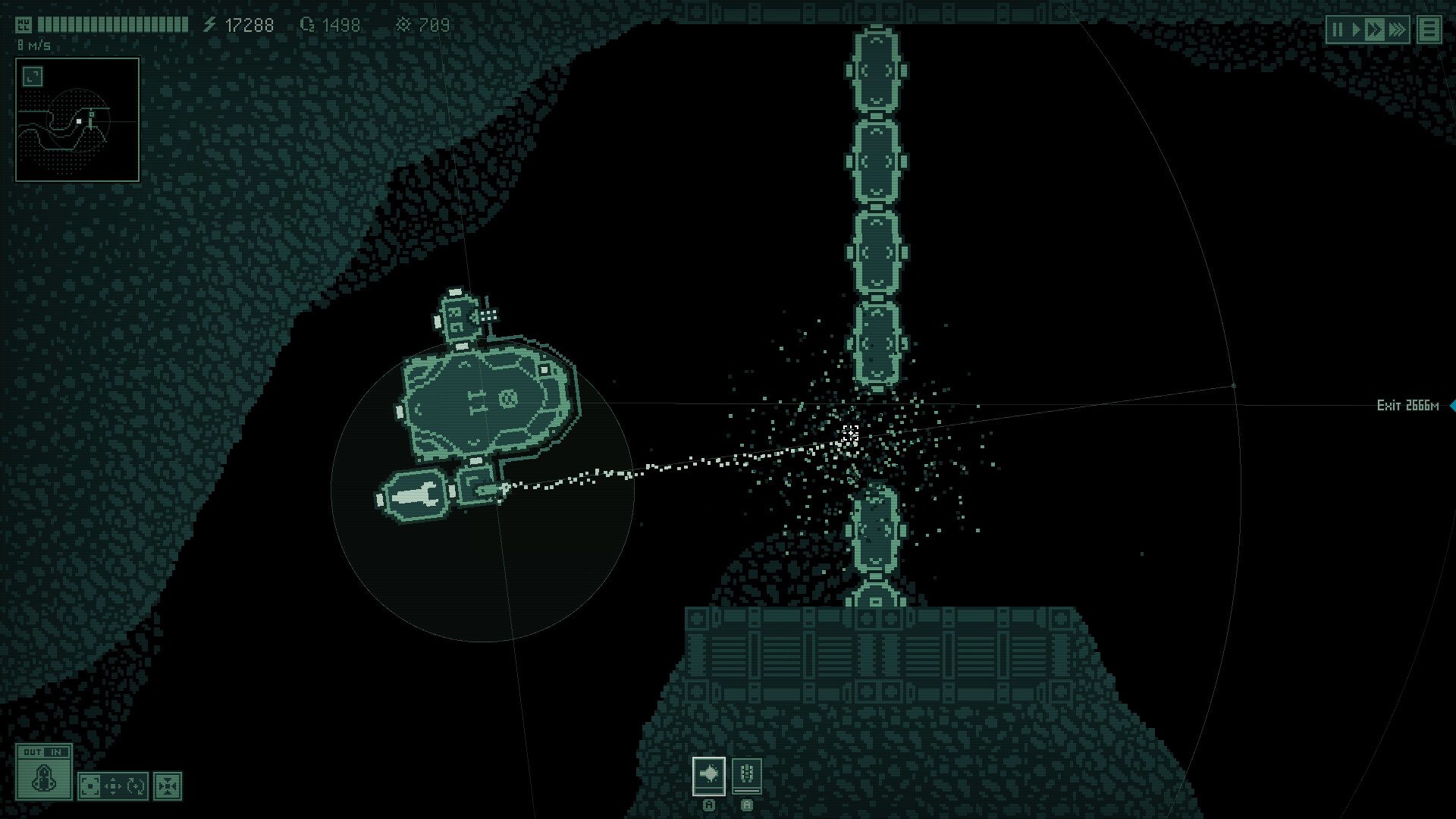Viewport: 1456px width, 819px height.
Task: Select the missile rack weapon slot
Action: click(x=747, y=776)
